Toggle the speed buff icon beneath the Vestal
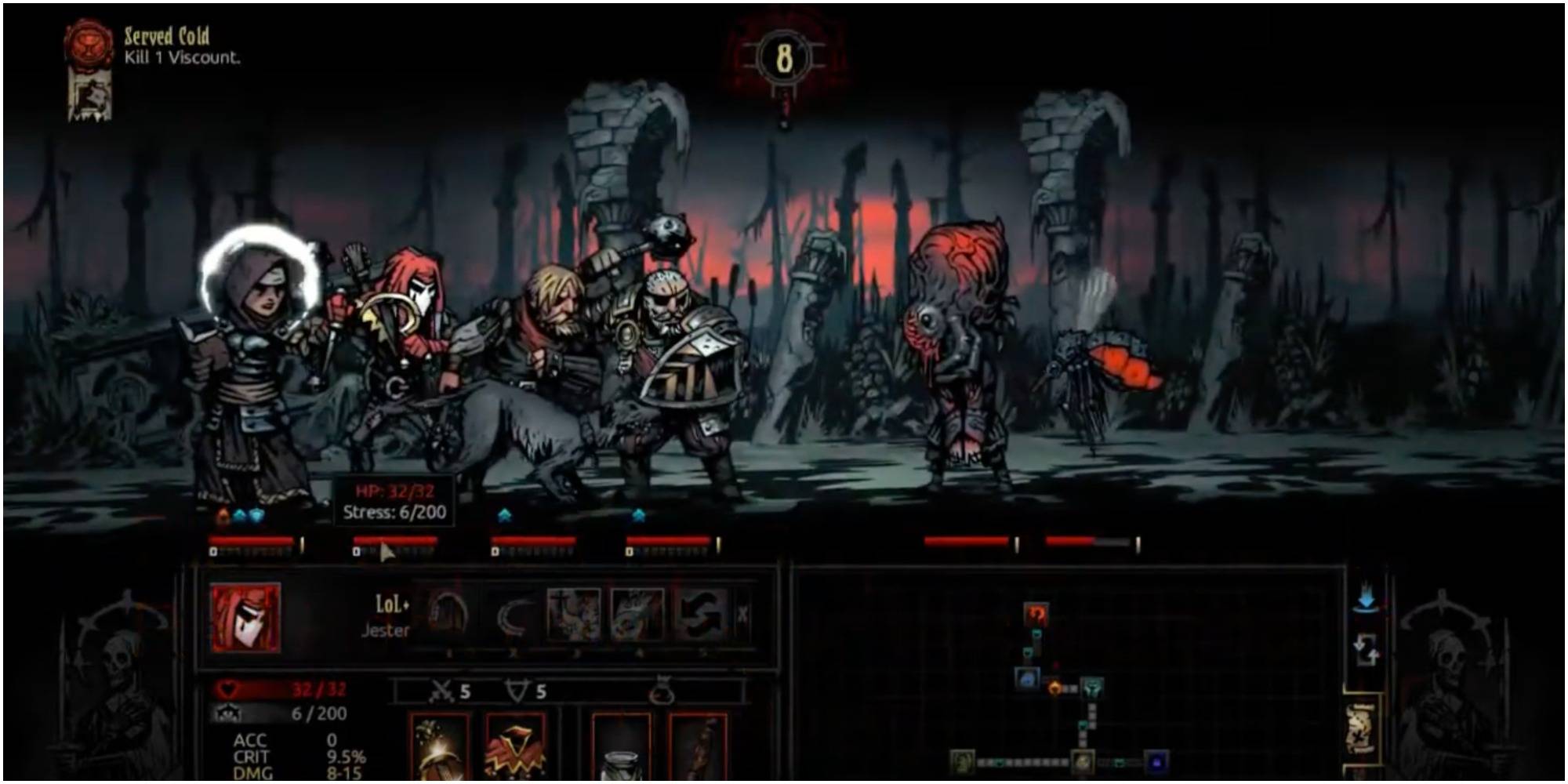This screenshot has width=1568, height=784. click(x=239, y=515)
